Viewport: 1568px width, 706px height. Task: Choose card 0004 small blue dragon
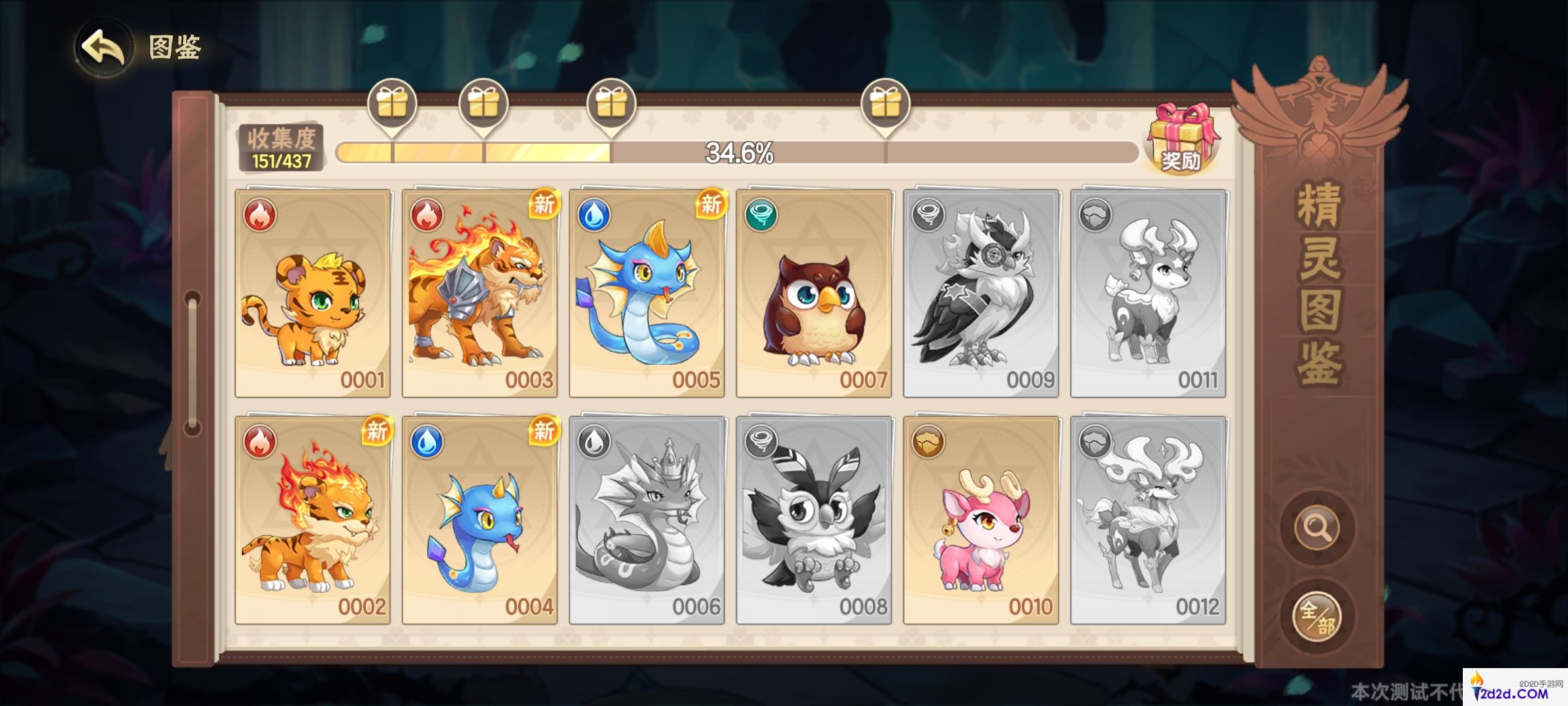click(480, 520)
